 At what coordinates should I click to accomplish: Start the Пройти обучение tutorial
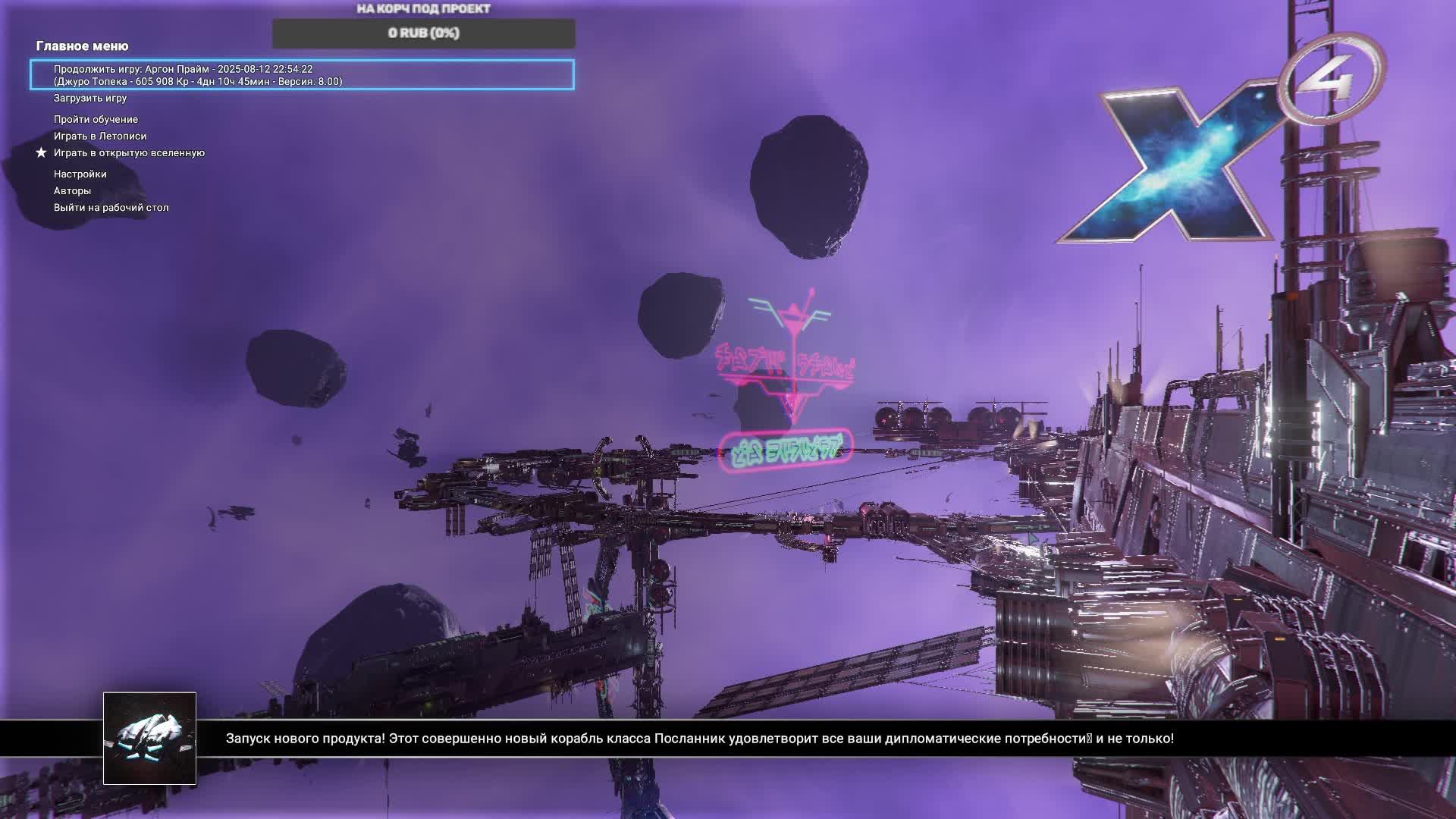point(96,120)
